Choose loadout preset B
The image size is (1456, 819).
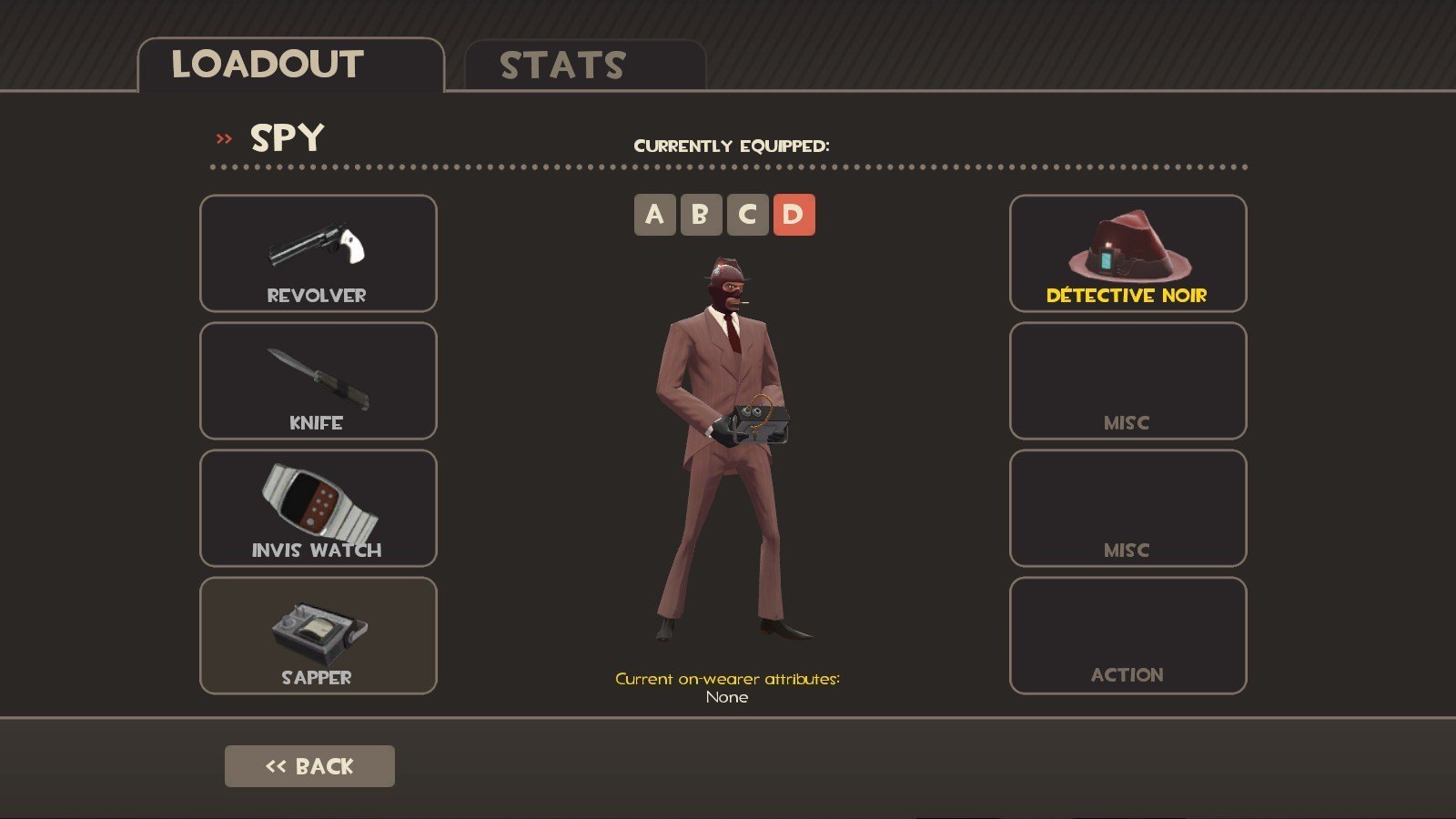coord(701,215)
